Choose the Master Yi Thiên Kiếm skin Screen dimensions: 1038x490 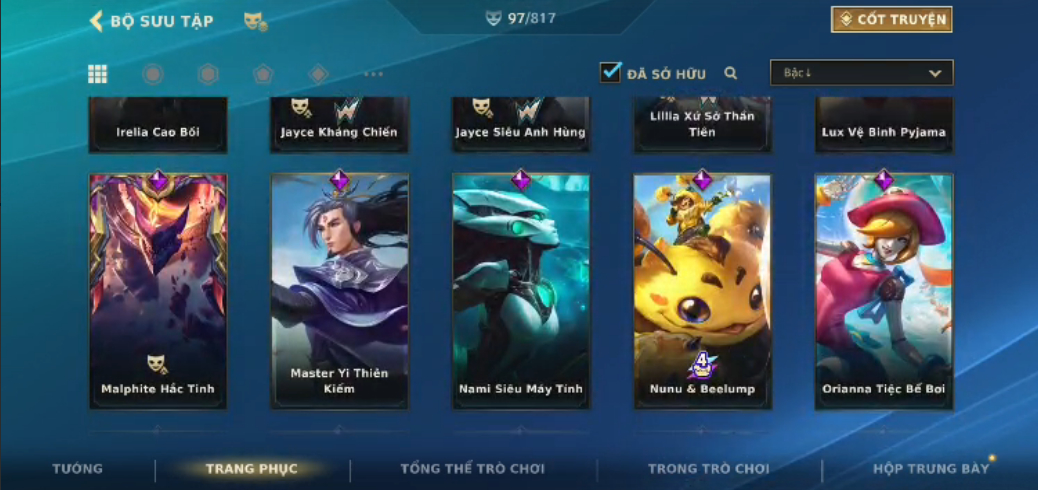339,291
